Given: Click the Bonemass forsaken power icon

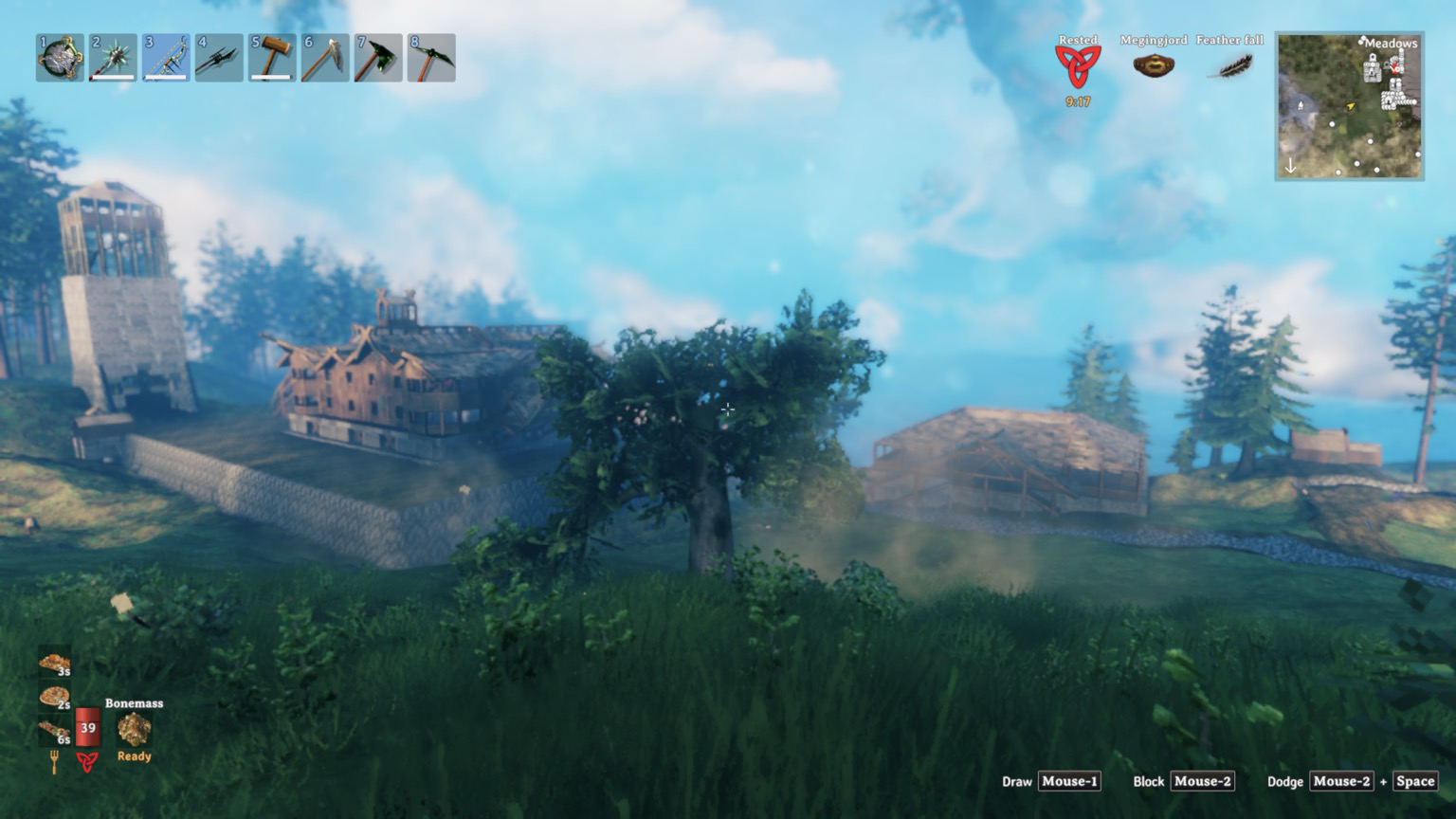Looking at the screenshot, I should click(134, 729).
